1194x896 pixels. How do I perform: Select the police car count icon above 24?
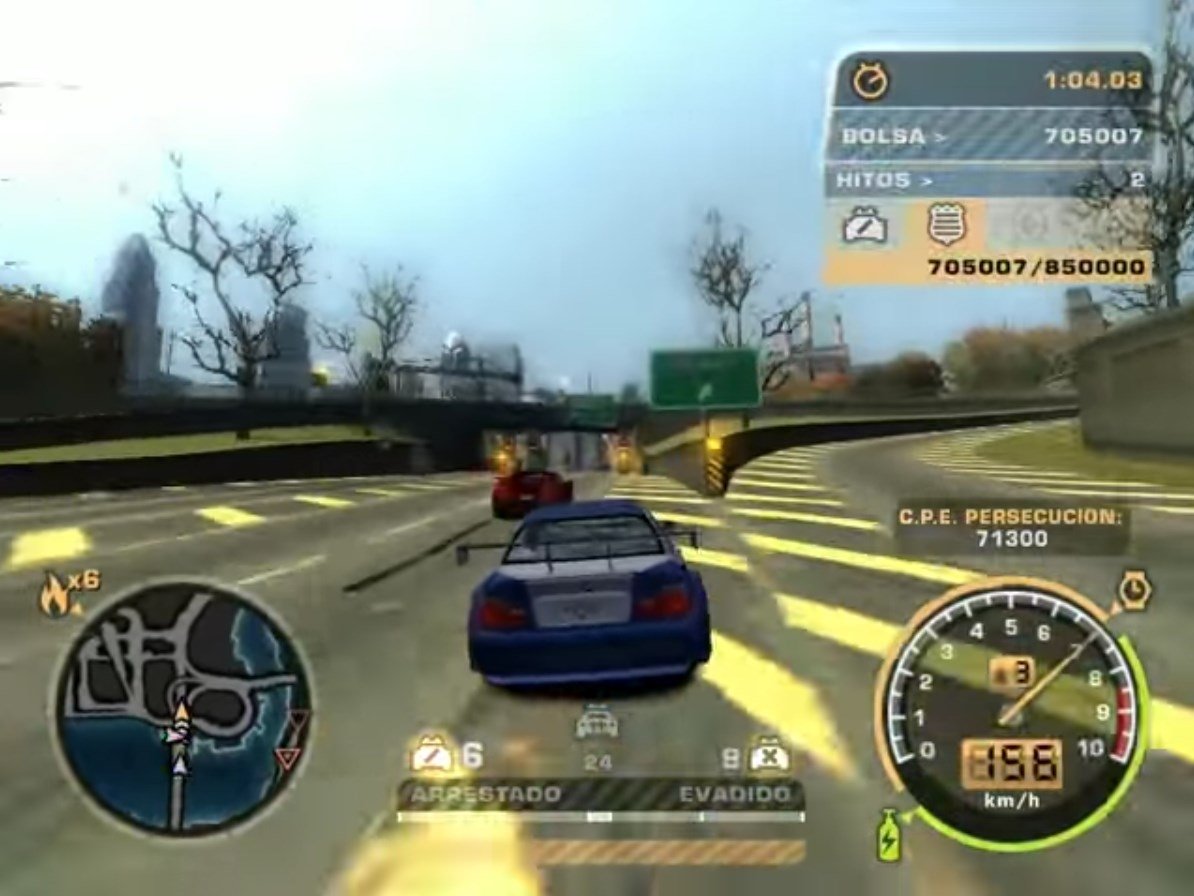coord(597,724)
